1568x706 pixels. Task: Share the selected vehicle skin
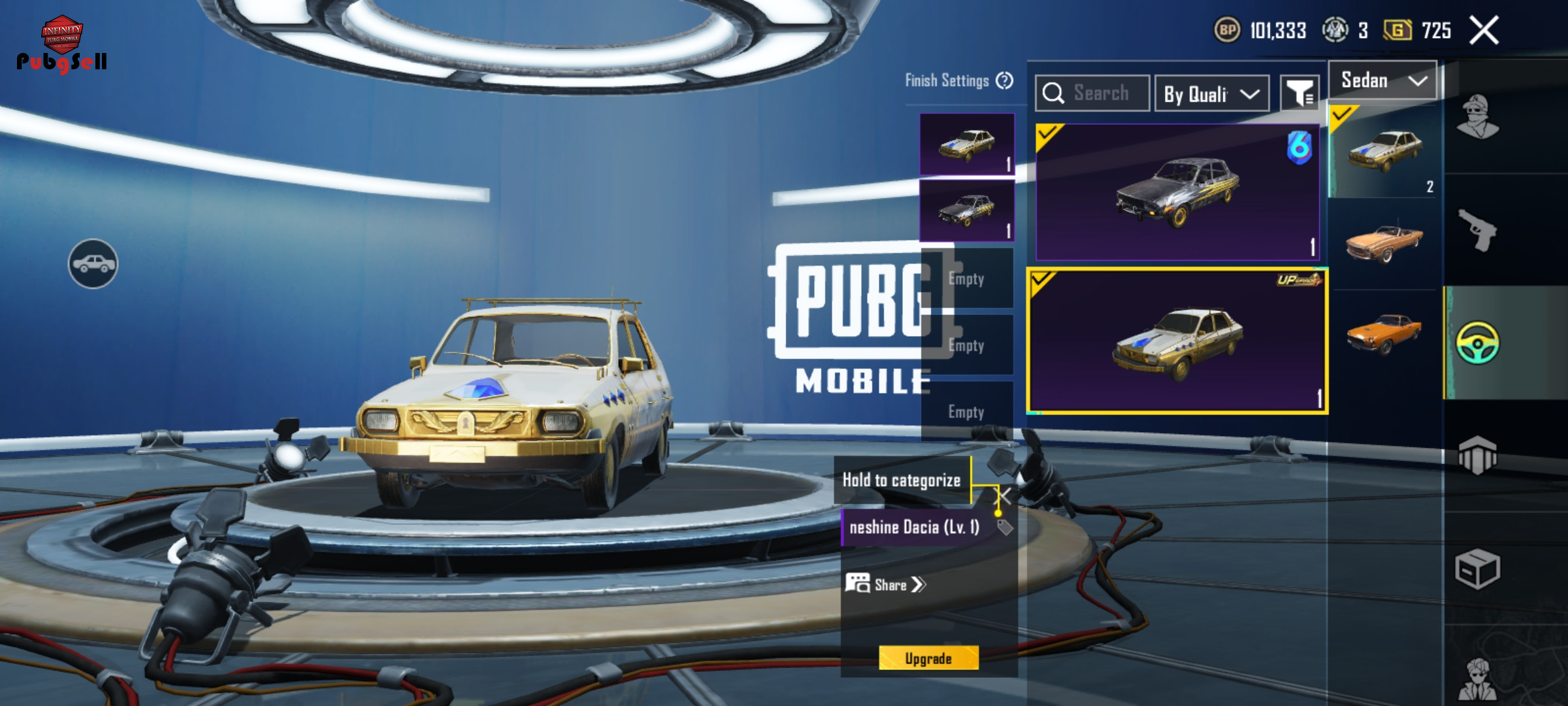(886, 584)
